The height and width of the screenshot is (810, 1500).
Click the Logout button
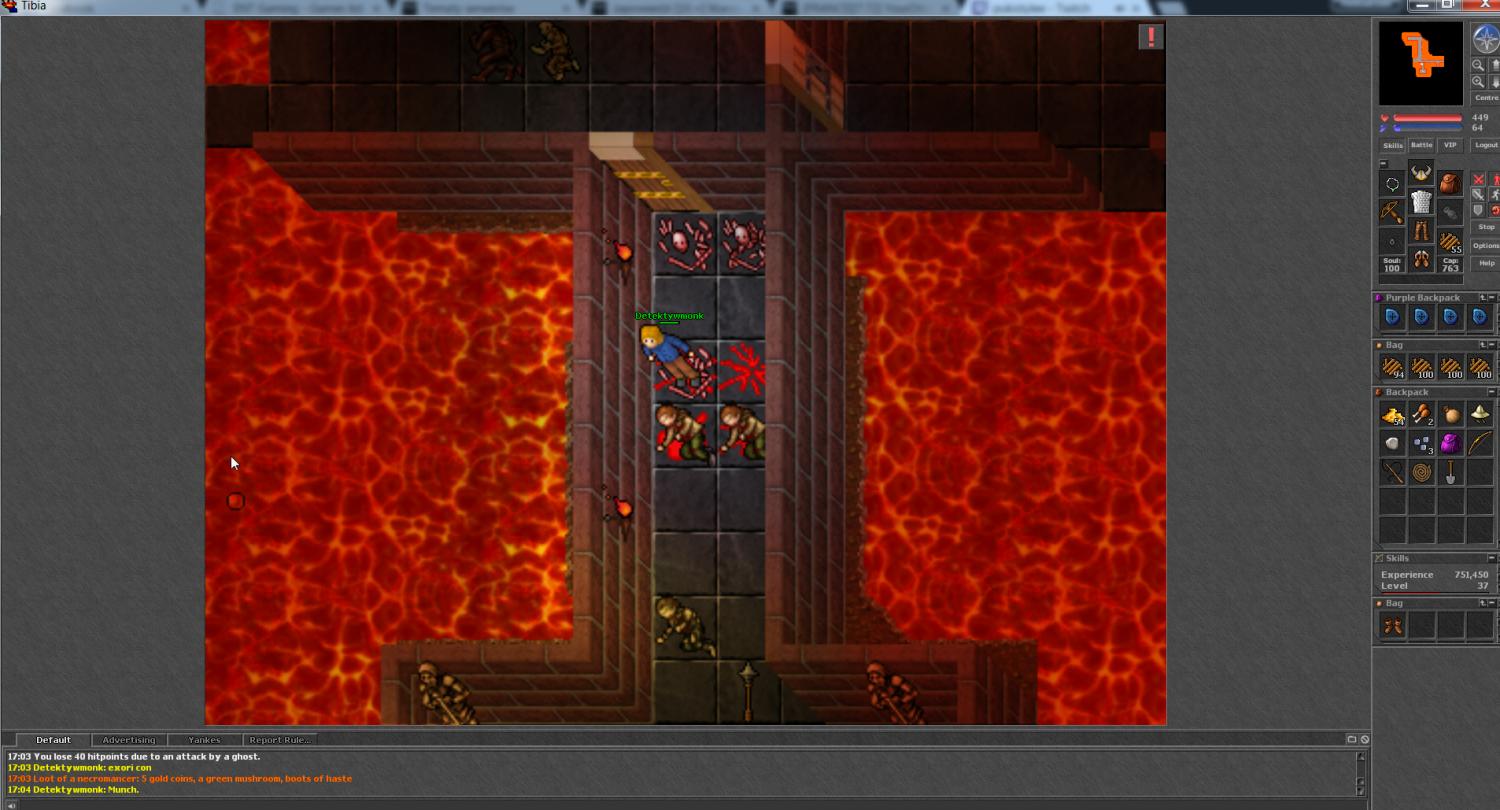(x=1486, y=145)
